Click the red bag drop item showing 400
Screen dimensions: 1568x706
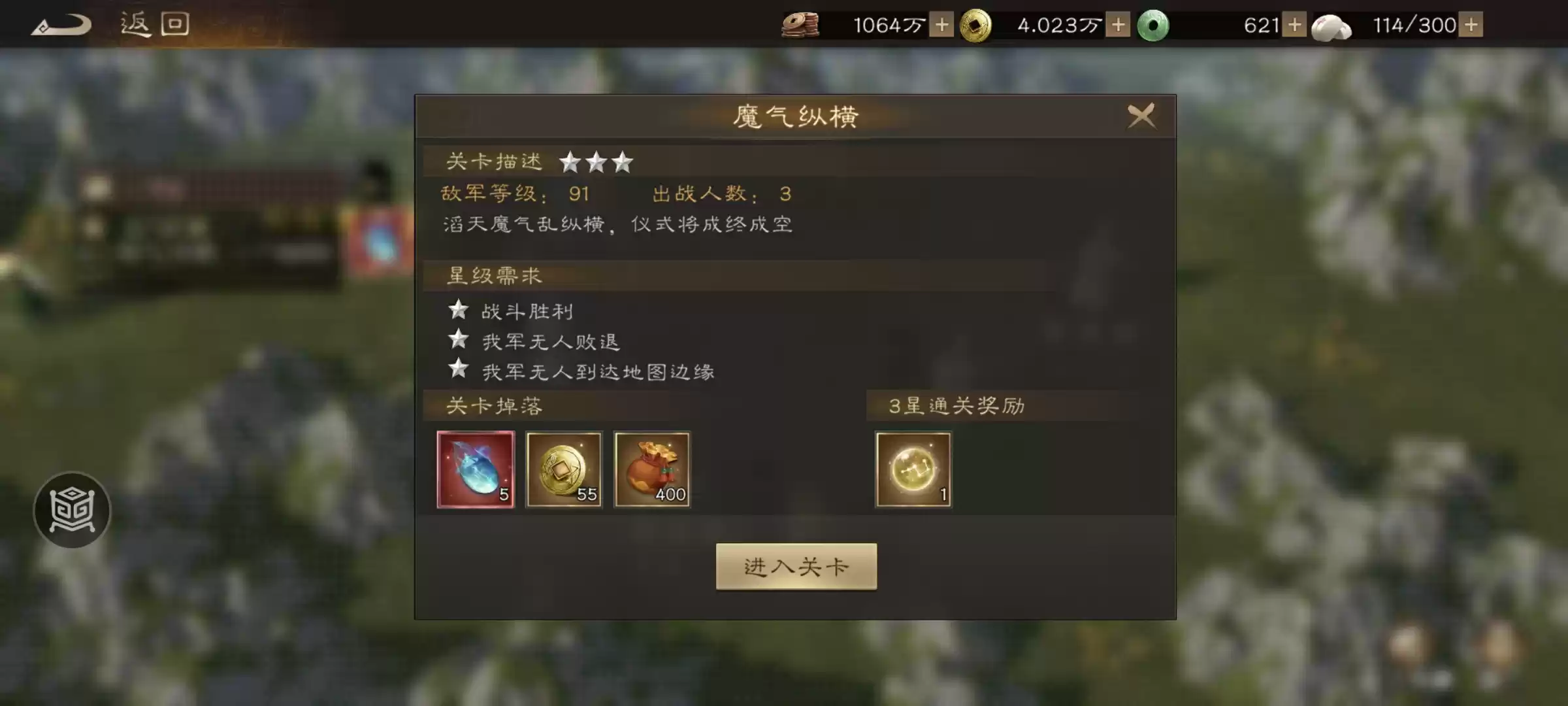point(653,470)
